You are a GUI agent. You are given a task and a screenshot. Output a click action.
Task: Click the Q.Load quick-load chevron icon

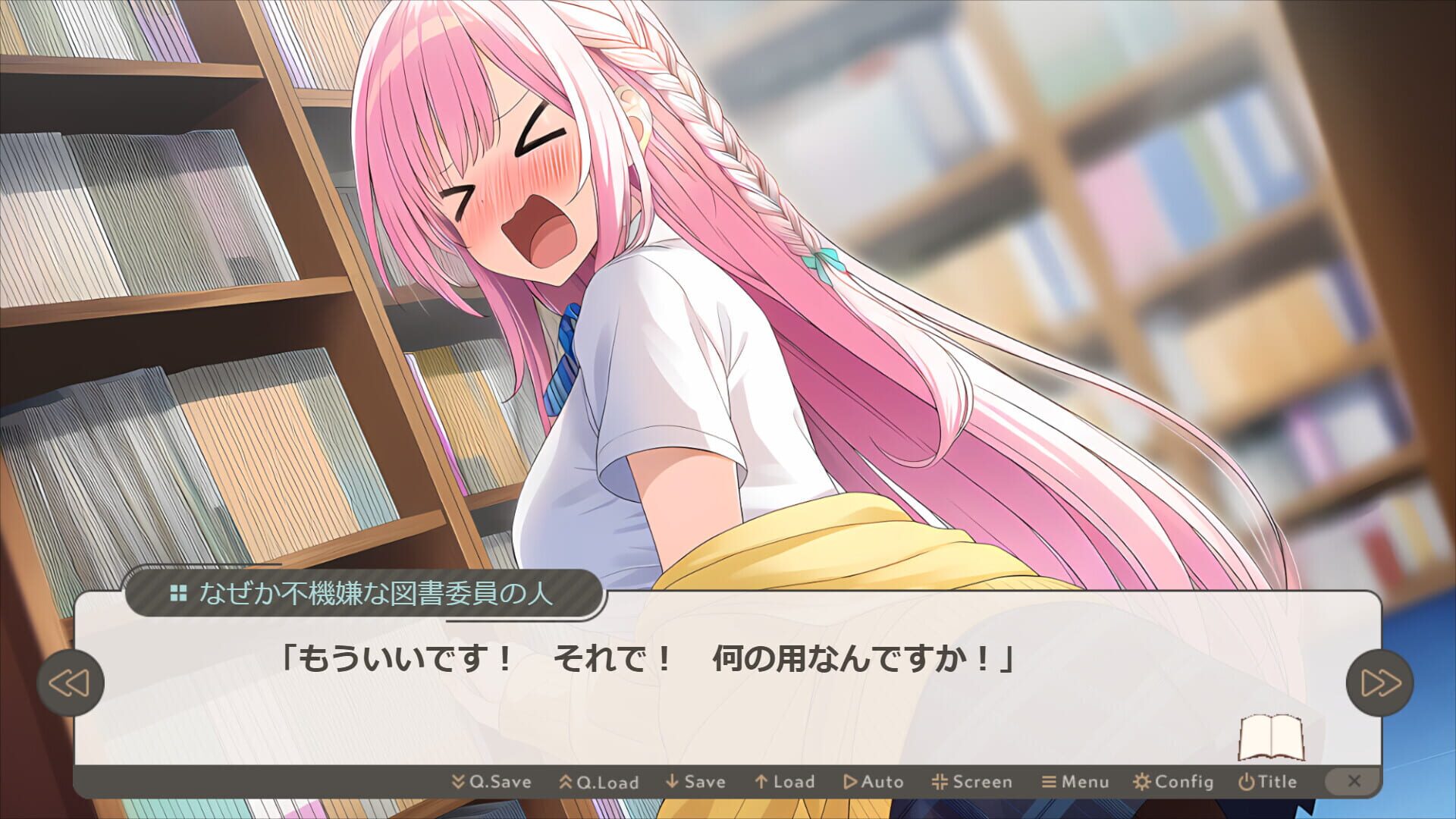565,782
